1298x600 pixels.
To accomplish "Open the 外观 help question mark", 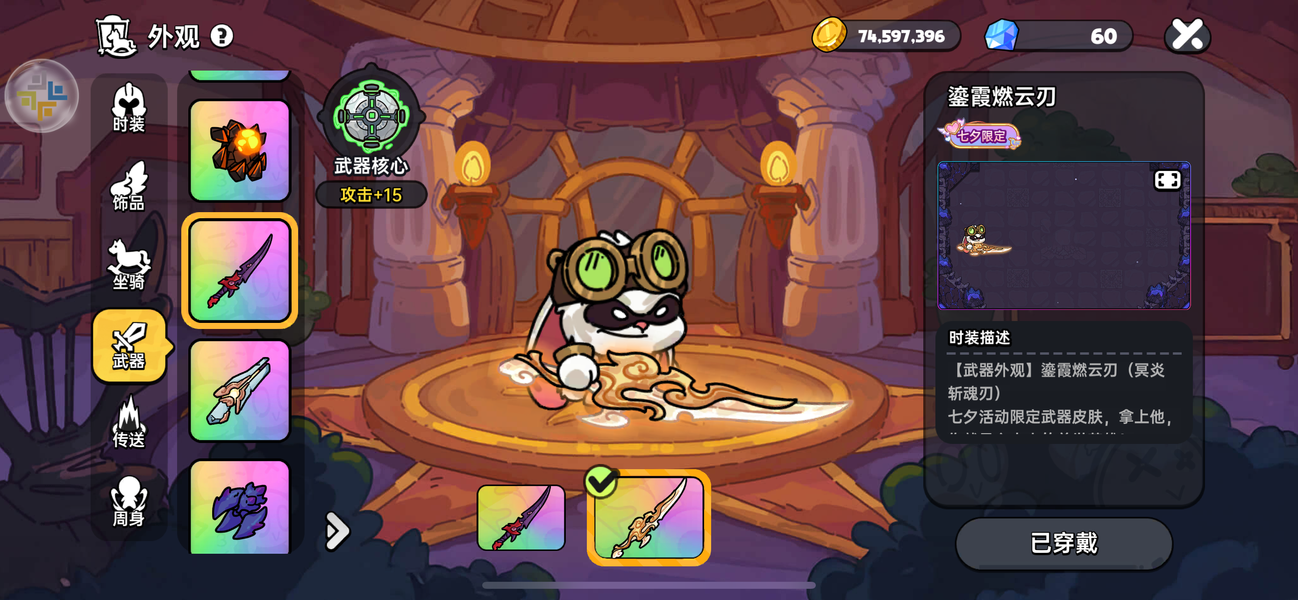I will [x=222, y=36].
